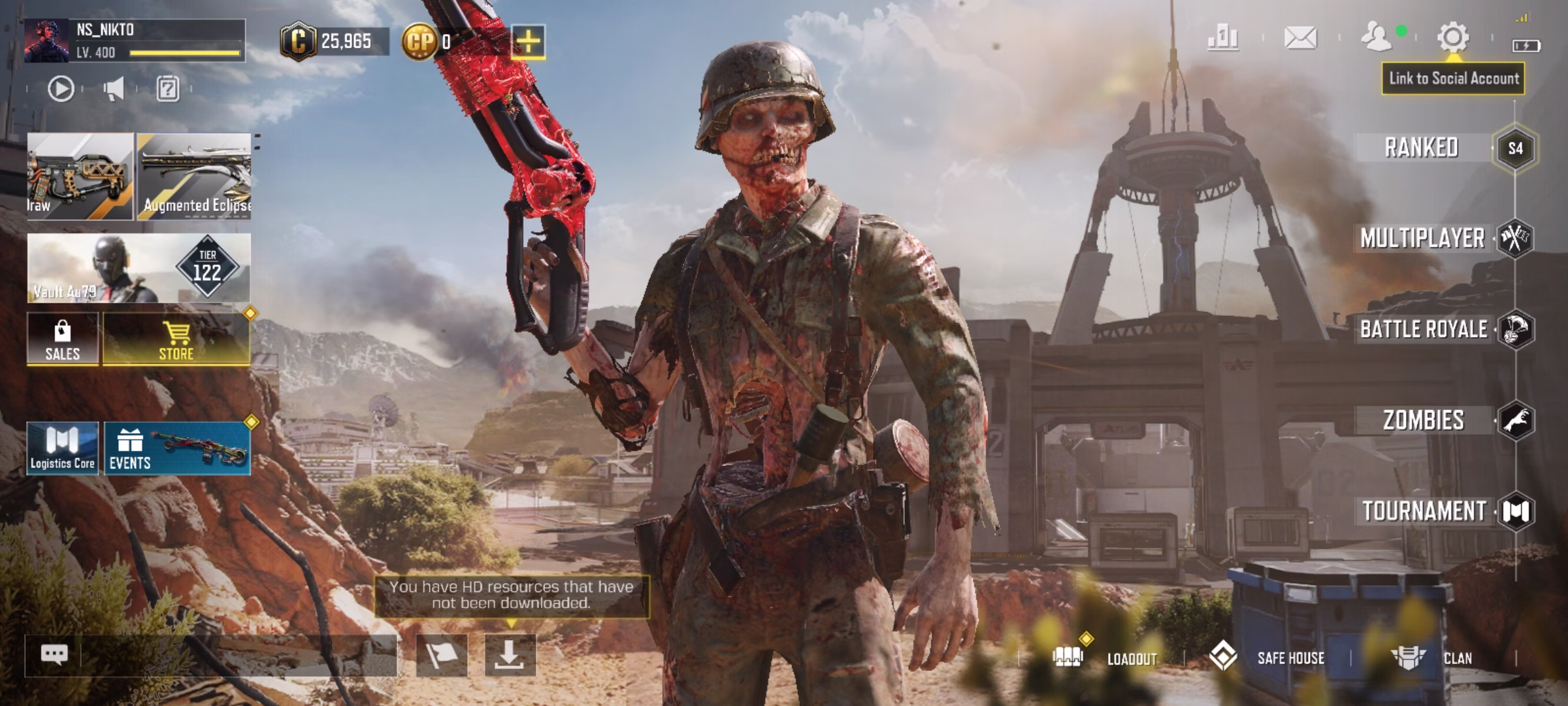Select Zombies mode
Viewport: 1568px width, 706px height.
1423,420
